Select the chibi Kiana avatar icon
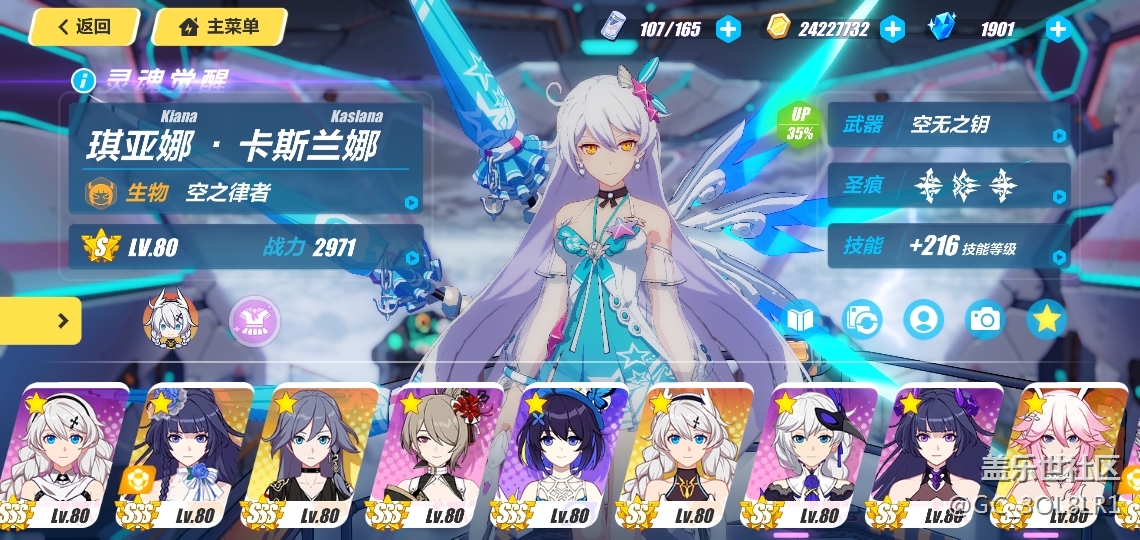Image resolution: width=1140 pixels, height=540 pixels. 171,320
